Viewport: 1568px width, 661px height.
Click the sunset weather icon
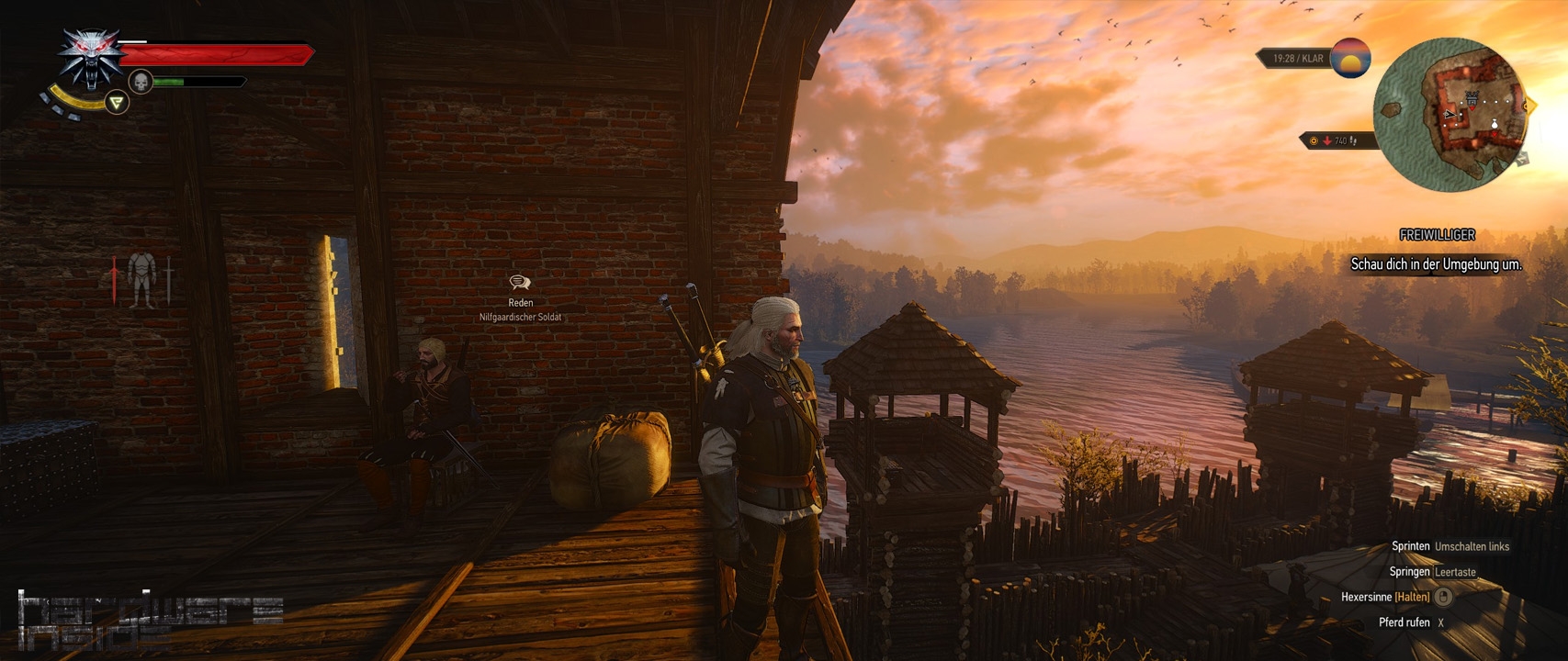[1350, 58]
